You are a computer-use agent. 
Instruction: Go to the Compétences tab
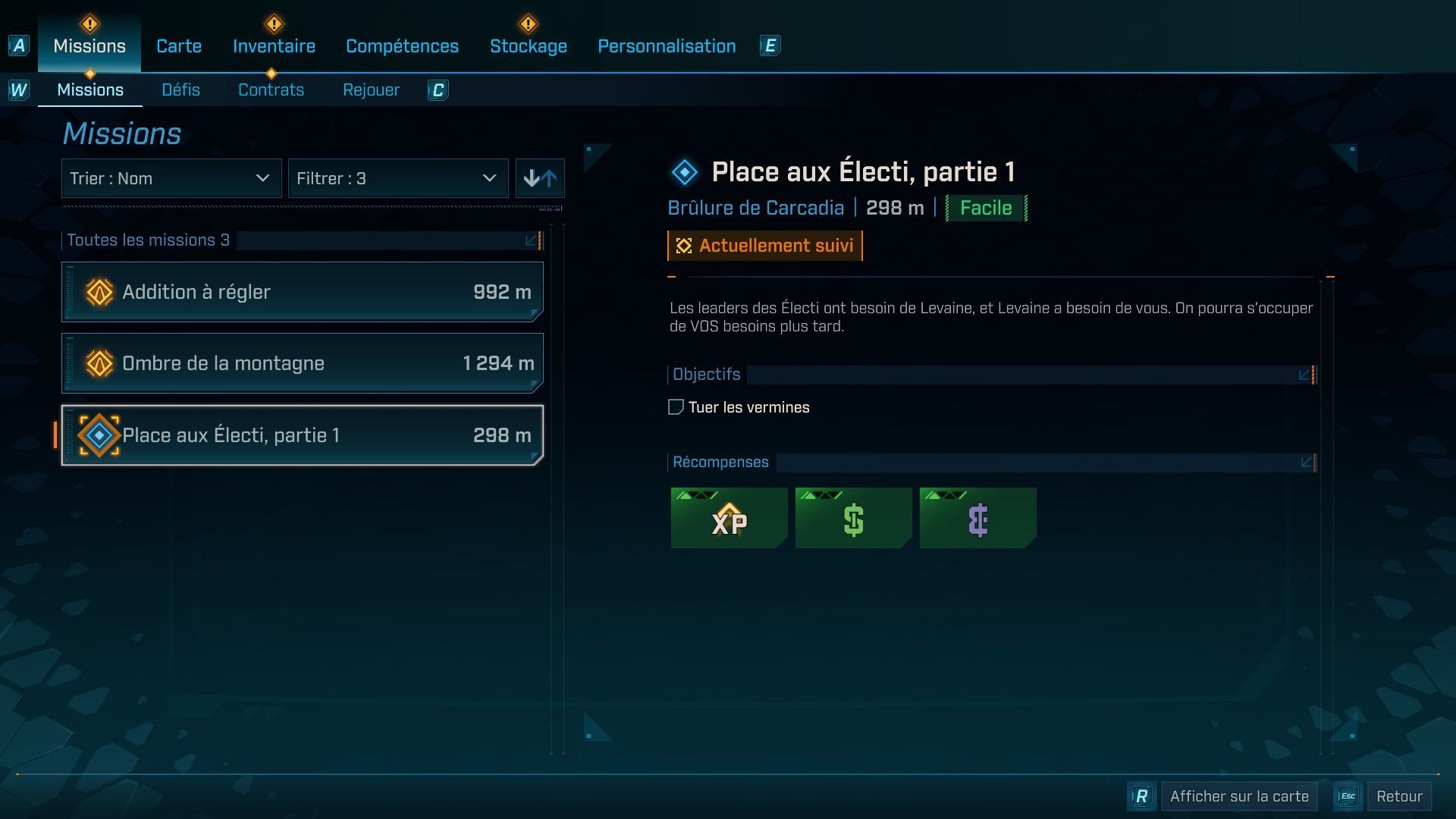pos(402,46)
